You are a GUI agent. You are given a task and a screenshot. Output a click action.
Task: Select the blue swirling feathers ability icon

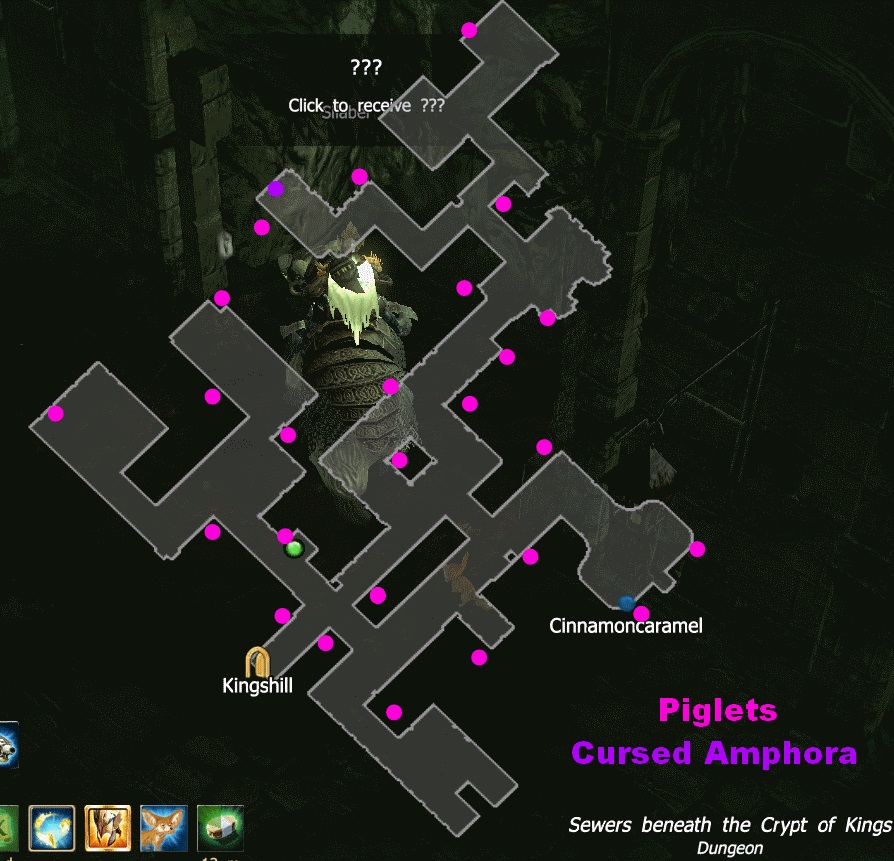pos(51,826)
